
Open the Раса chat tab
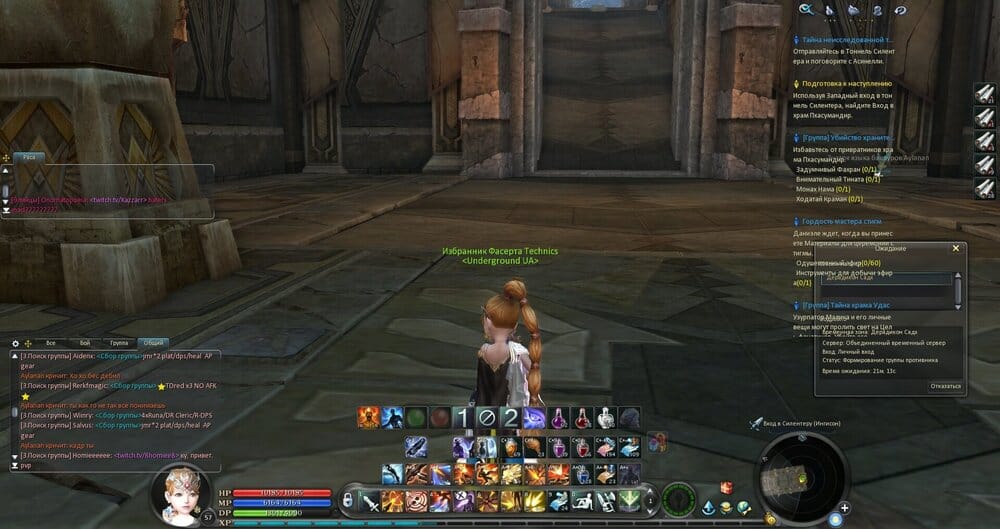point(29,157)
